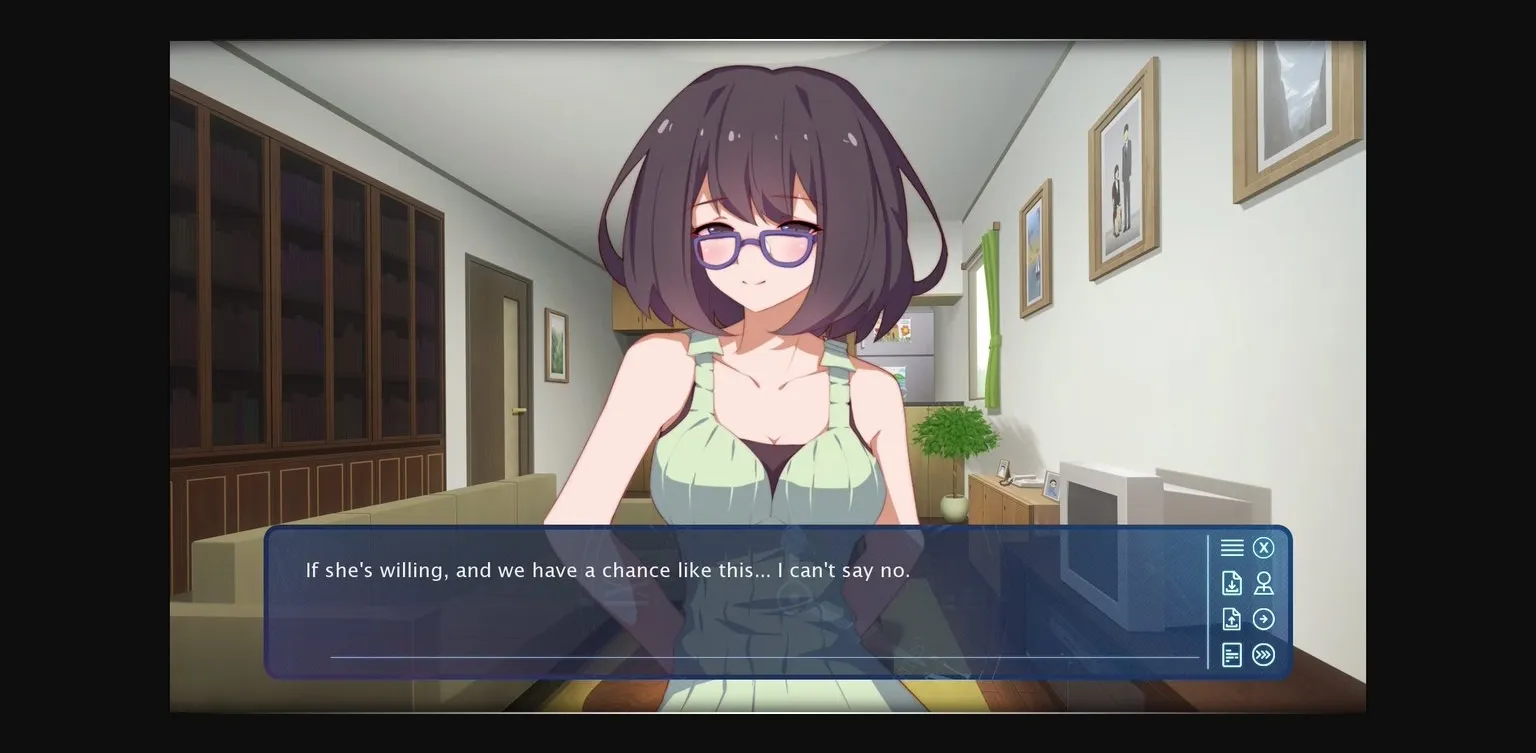Open the dialogue backlog viewer

[x=1232, y=655]
